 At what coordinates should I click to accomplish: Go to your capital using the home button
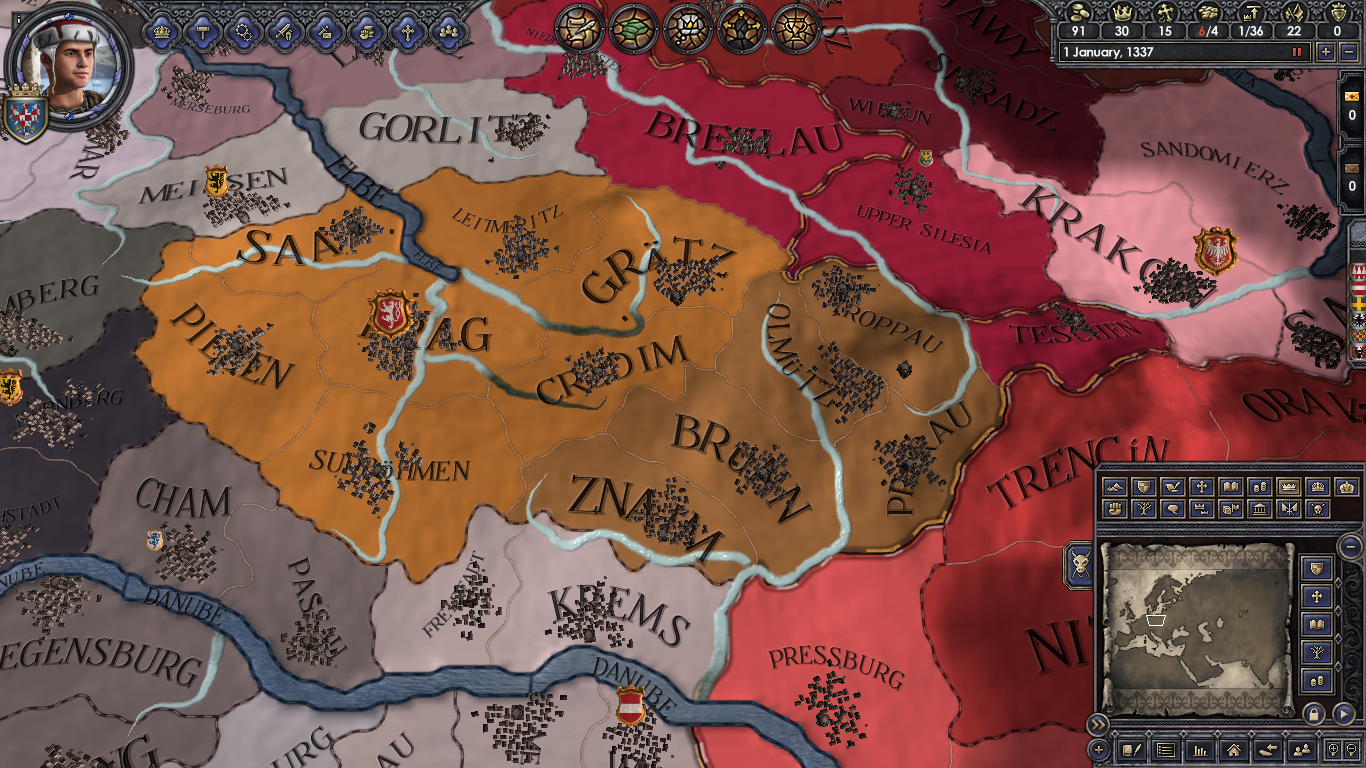pos(1233,751)
